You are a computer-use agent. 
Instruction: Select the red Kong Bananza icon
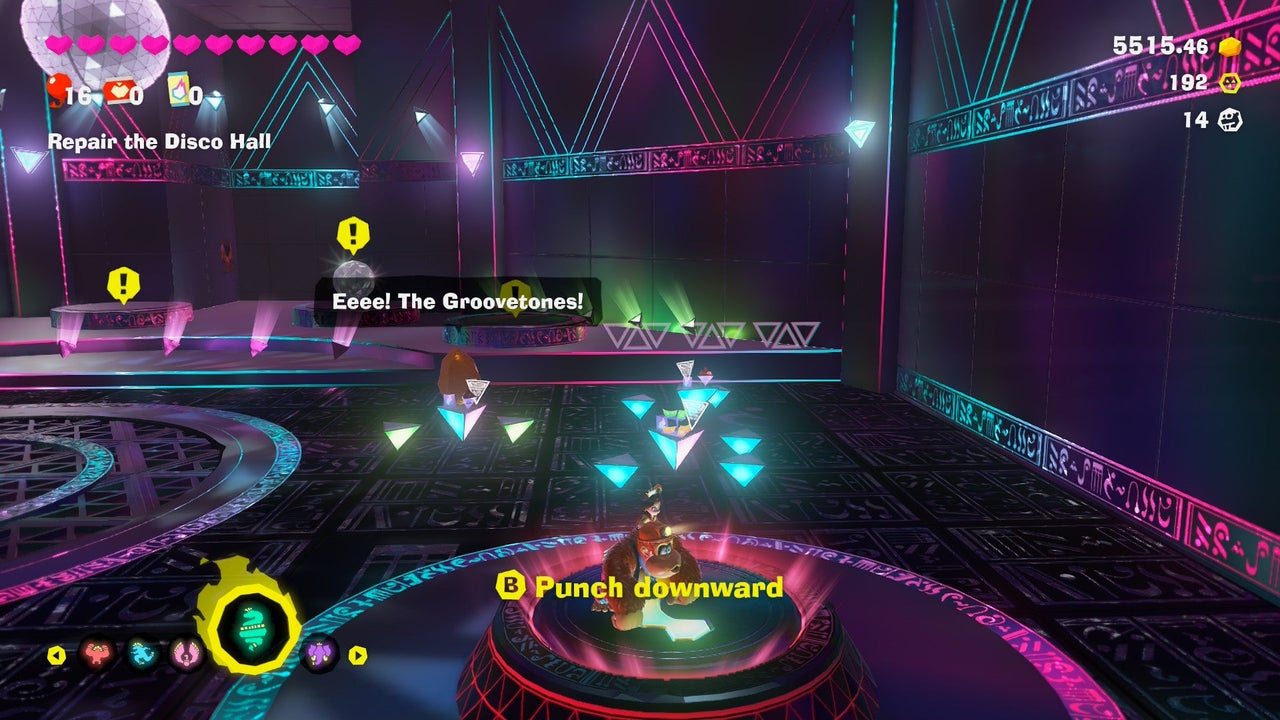coord(97,655)
